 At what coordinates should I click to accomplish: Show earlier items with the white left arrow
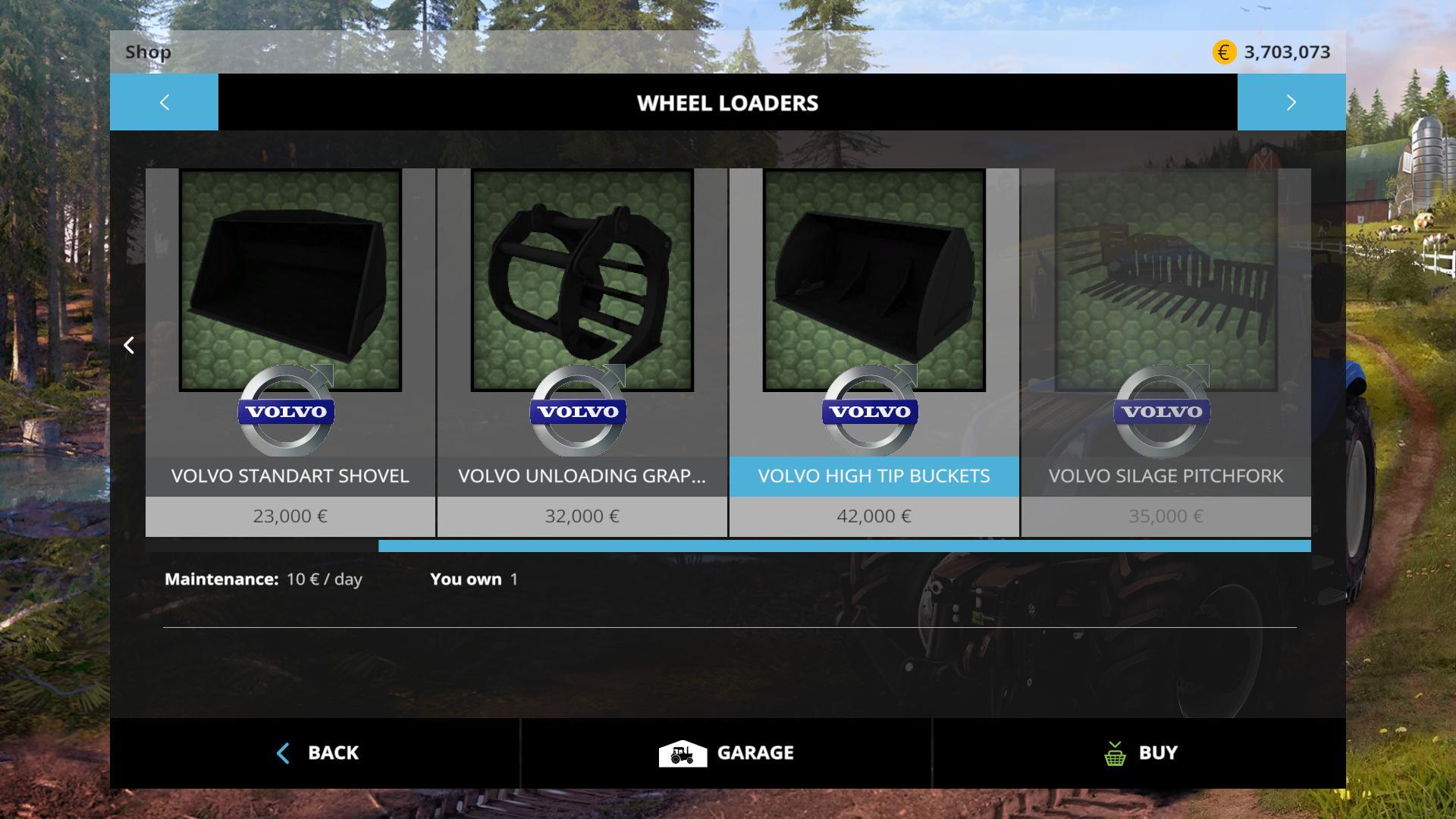(x=129, y=346)
